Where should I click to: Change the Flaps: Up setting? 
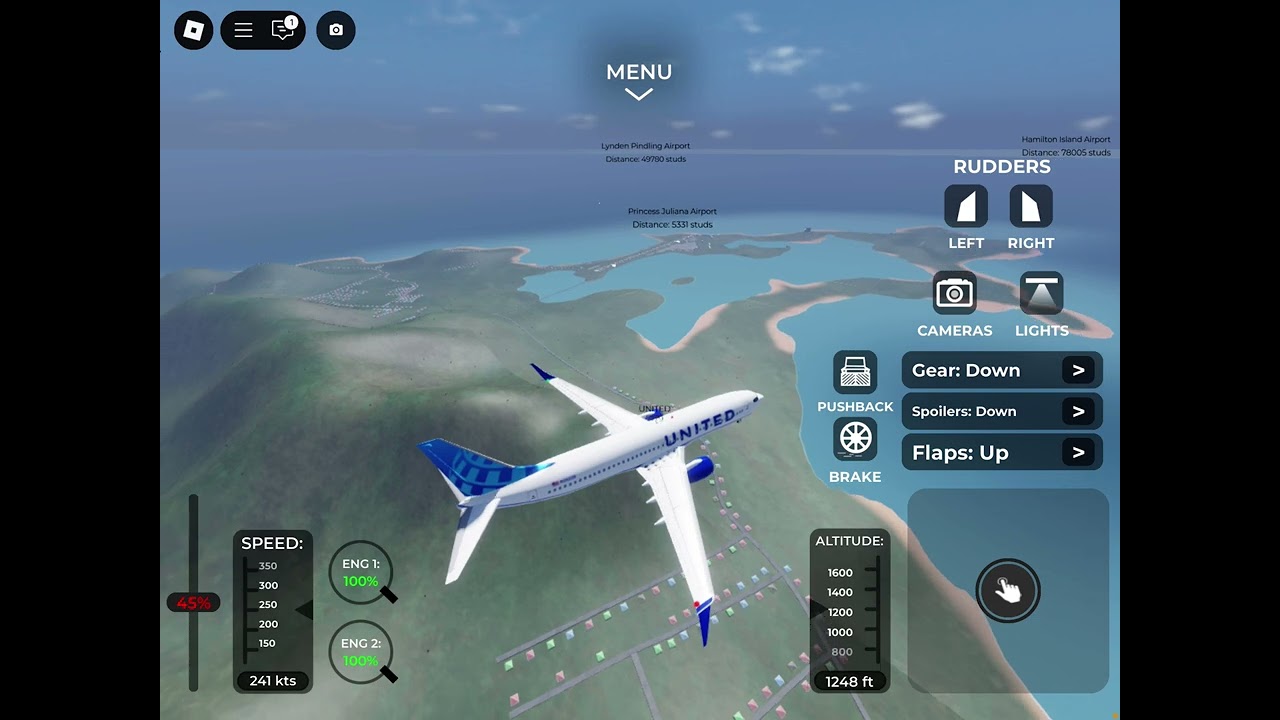pyautogui.click(x=1002, y=452)
